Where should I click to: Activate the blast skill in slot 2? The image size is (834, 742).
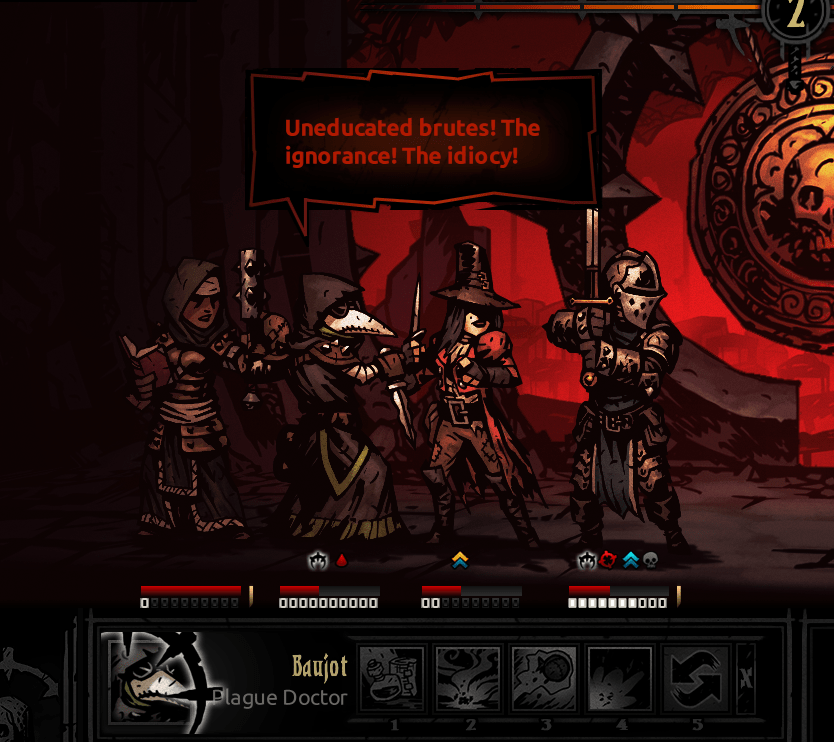469,678
